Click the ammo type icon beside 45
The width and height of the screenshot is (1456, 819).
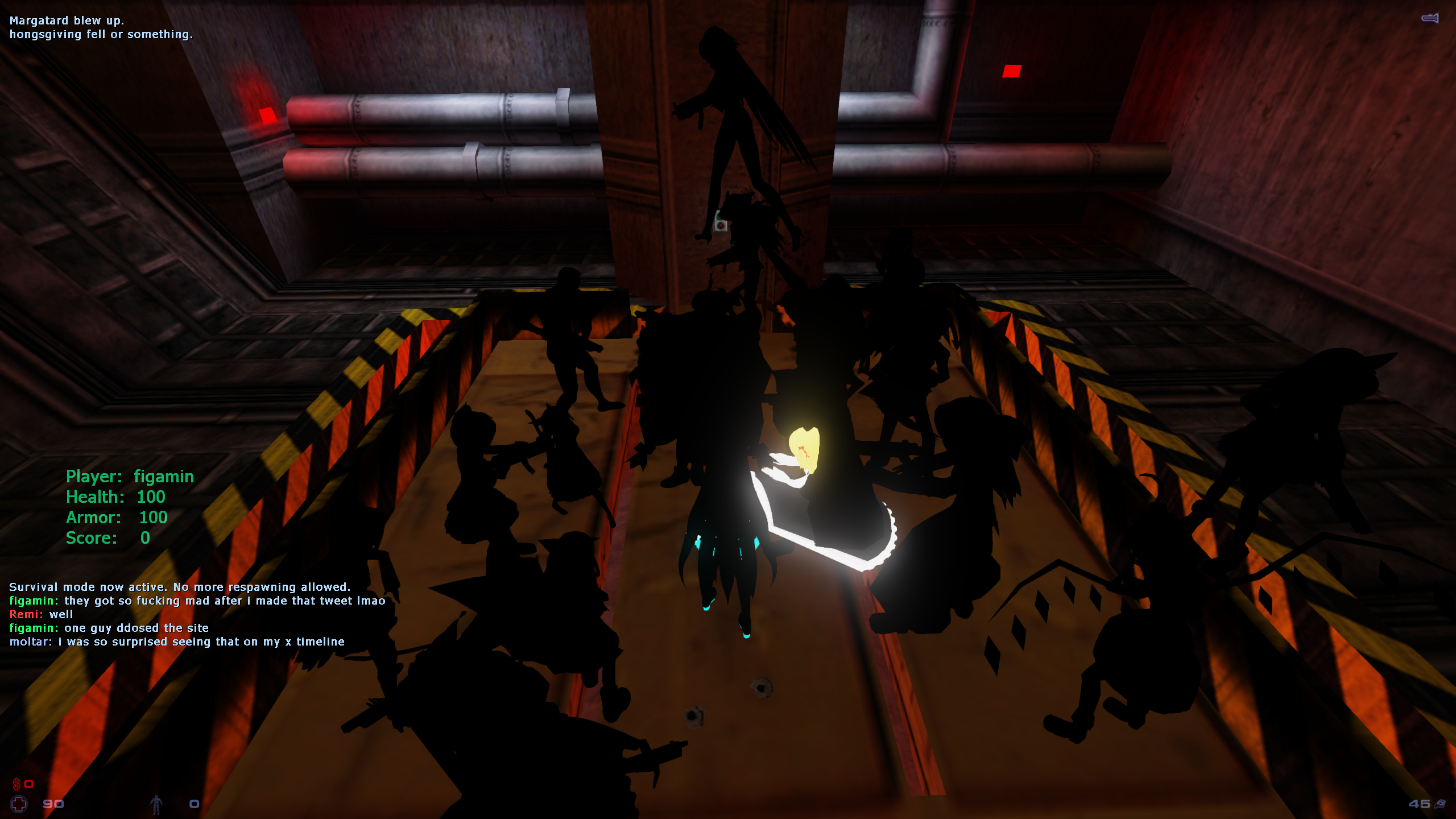(1441, 804)
